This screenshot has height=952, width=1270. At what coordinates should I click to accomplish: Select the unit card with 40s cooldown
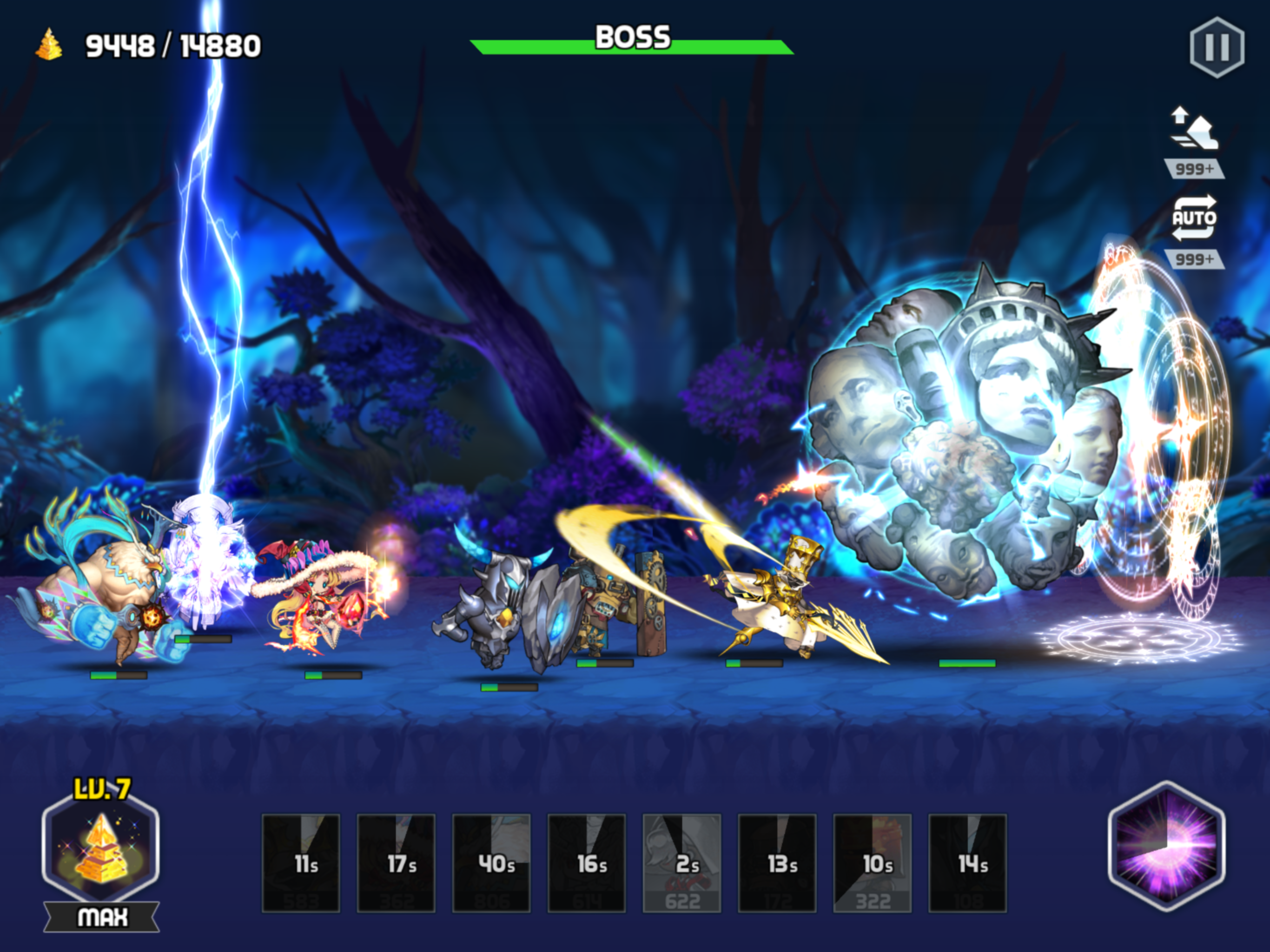pos(491,863)
